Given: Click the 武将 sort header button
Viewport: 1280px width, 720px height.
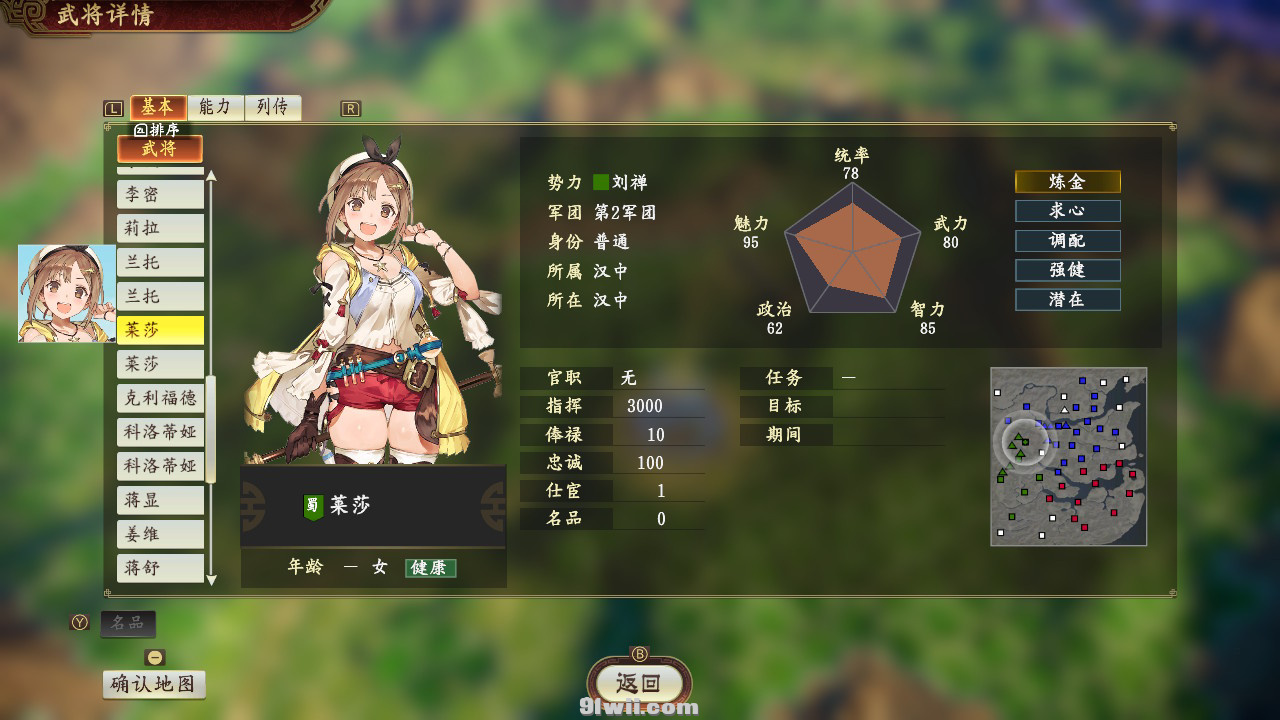Looking at the screenshot, I should [x=160, y=149].
